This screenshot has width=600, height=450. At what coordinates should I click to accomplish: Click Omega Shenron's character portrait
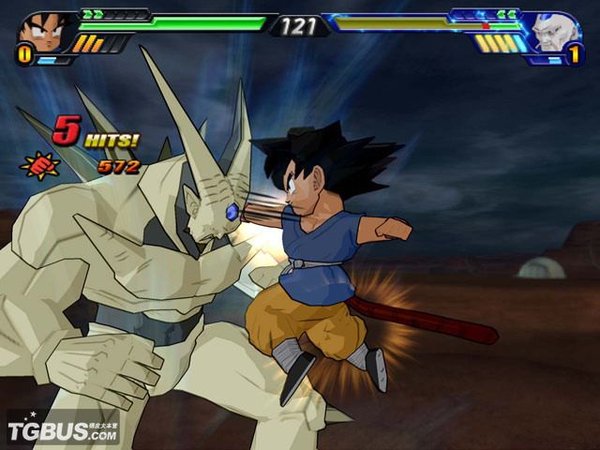(x=556, y=31)
